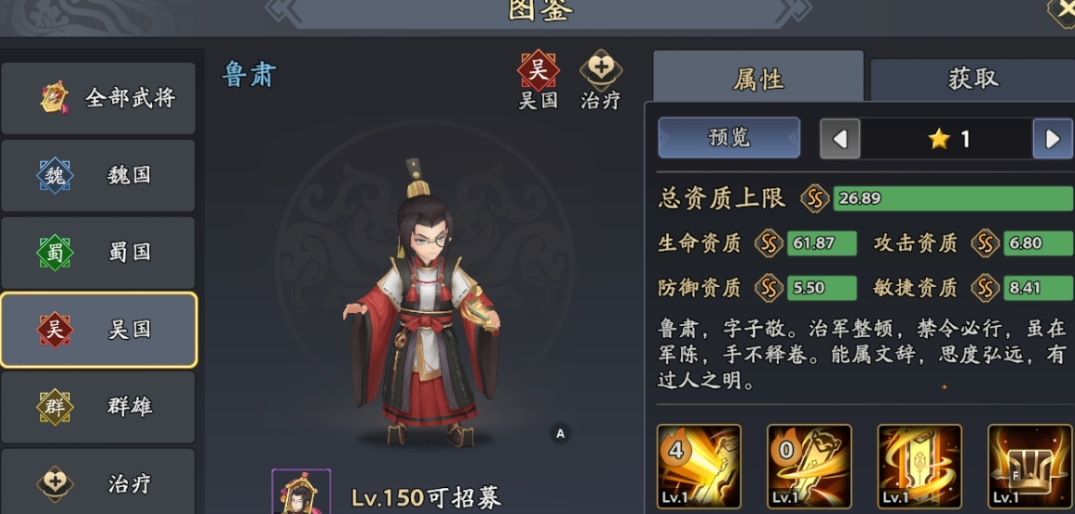The image size is (1075, 514).
Task: Close the 图鉴 window
Action: click(1063, 10)
